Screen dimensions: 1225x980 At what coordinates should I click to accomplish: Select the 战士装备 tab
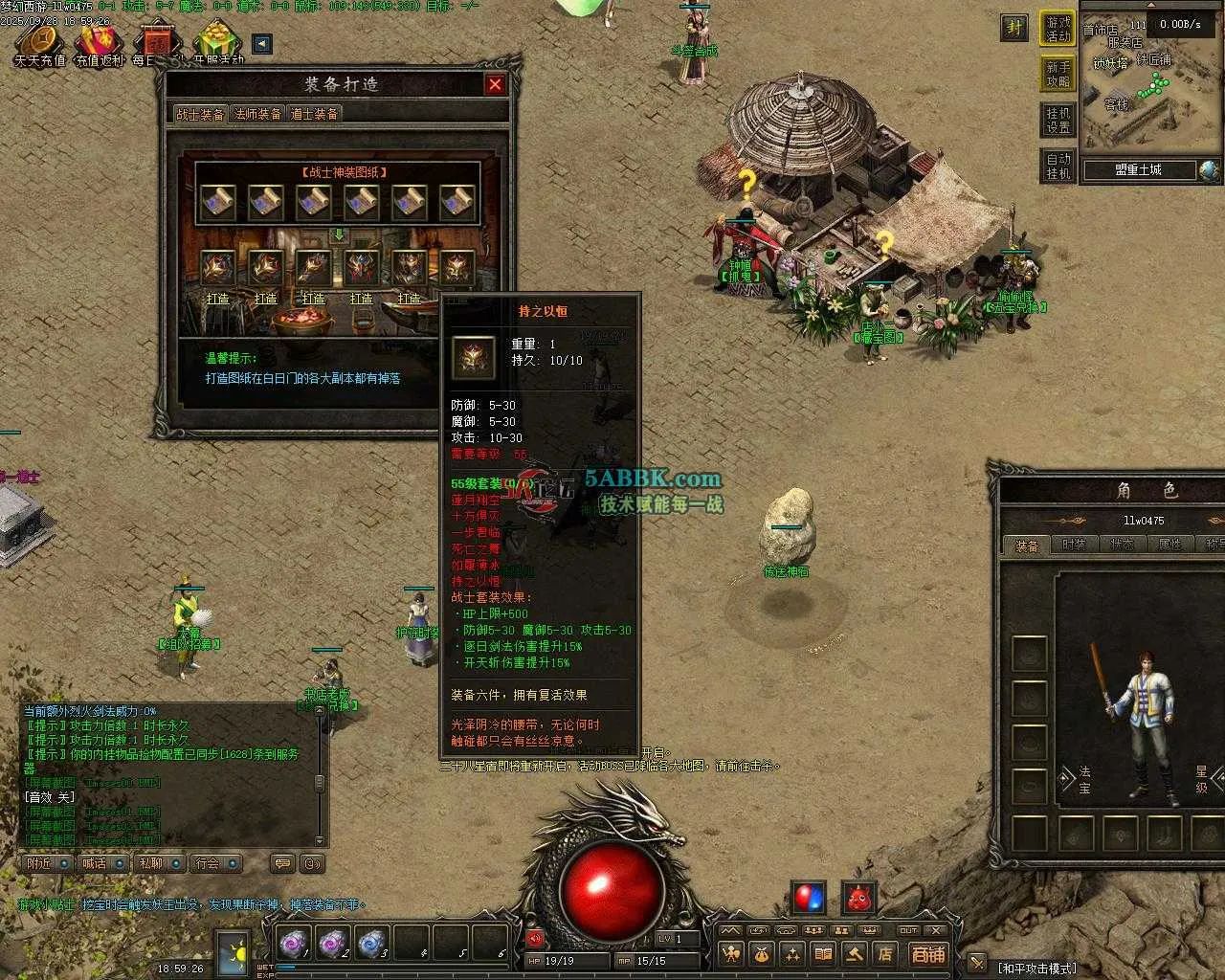point(200,114)
